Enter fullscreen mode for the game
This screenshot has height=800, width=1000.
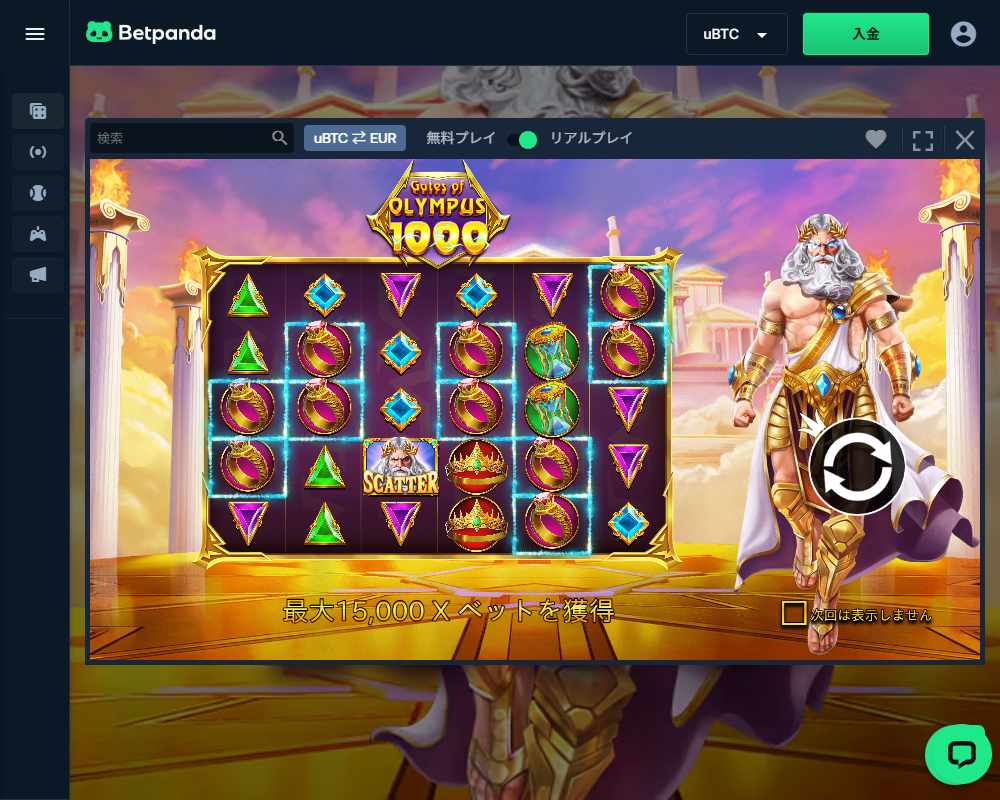tap(923, 140)
